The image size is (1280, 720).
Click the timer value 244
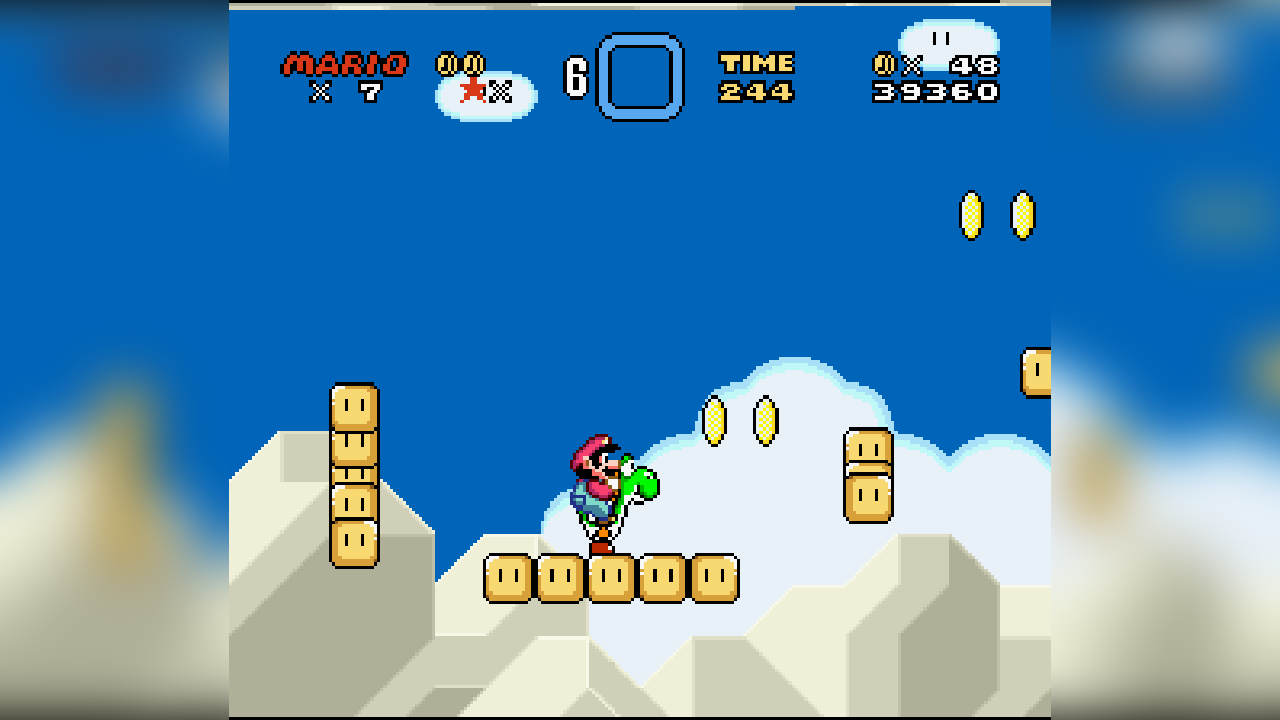pyautogui.click(x=757, y=92)
